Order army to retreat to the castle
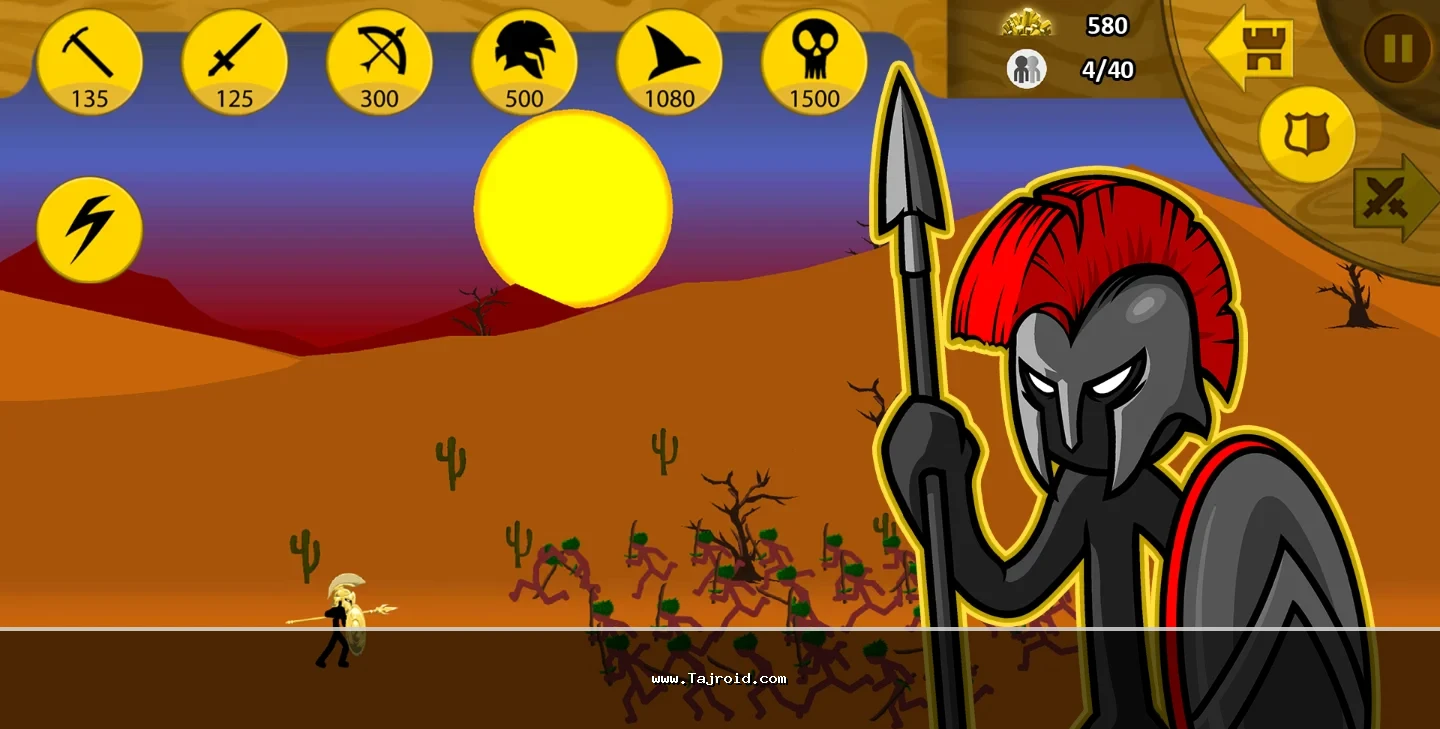 point(1254,48)
